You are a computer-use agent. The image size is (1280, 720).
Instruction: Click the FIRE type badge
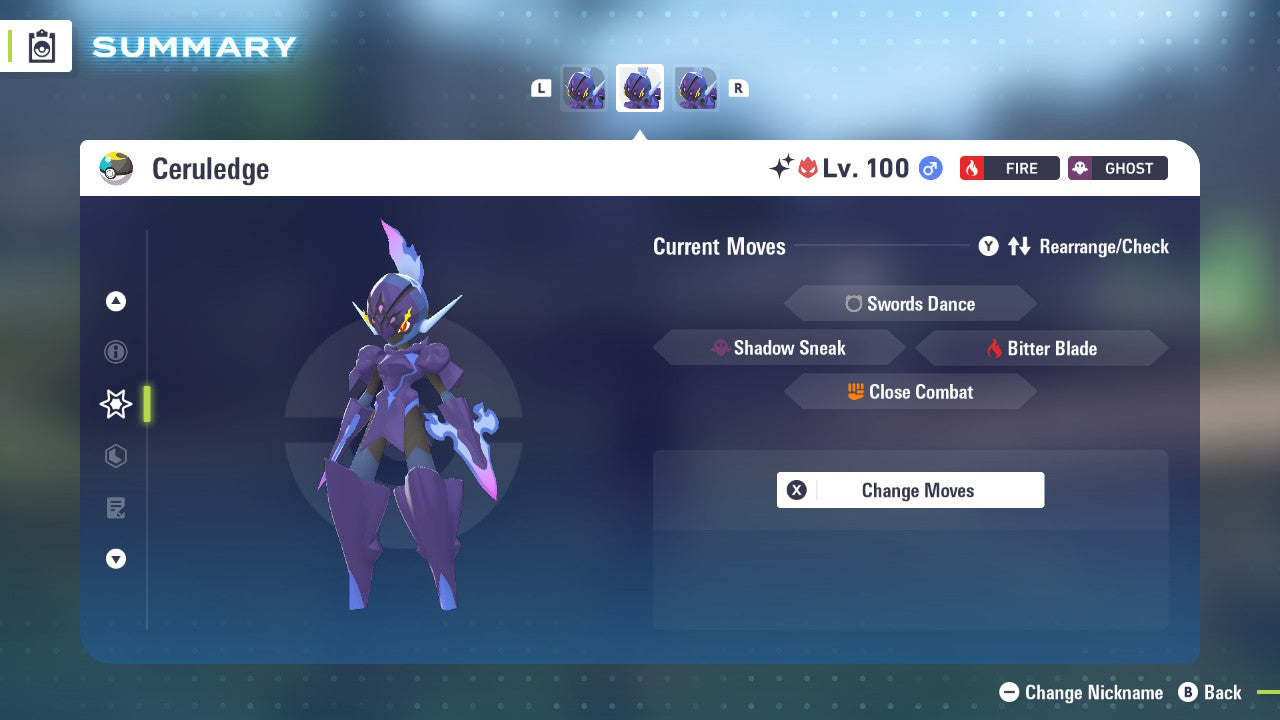[x=1010, y=168]
